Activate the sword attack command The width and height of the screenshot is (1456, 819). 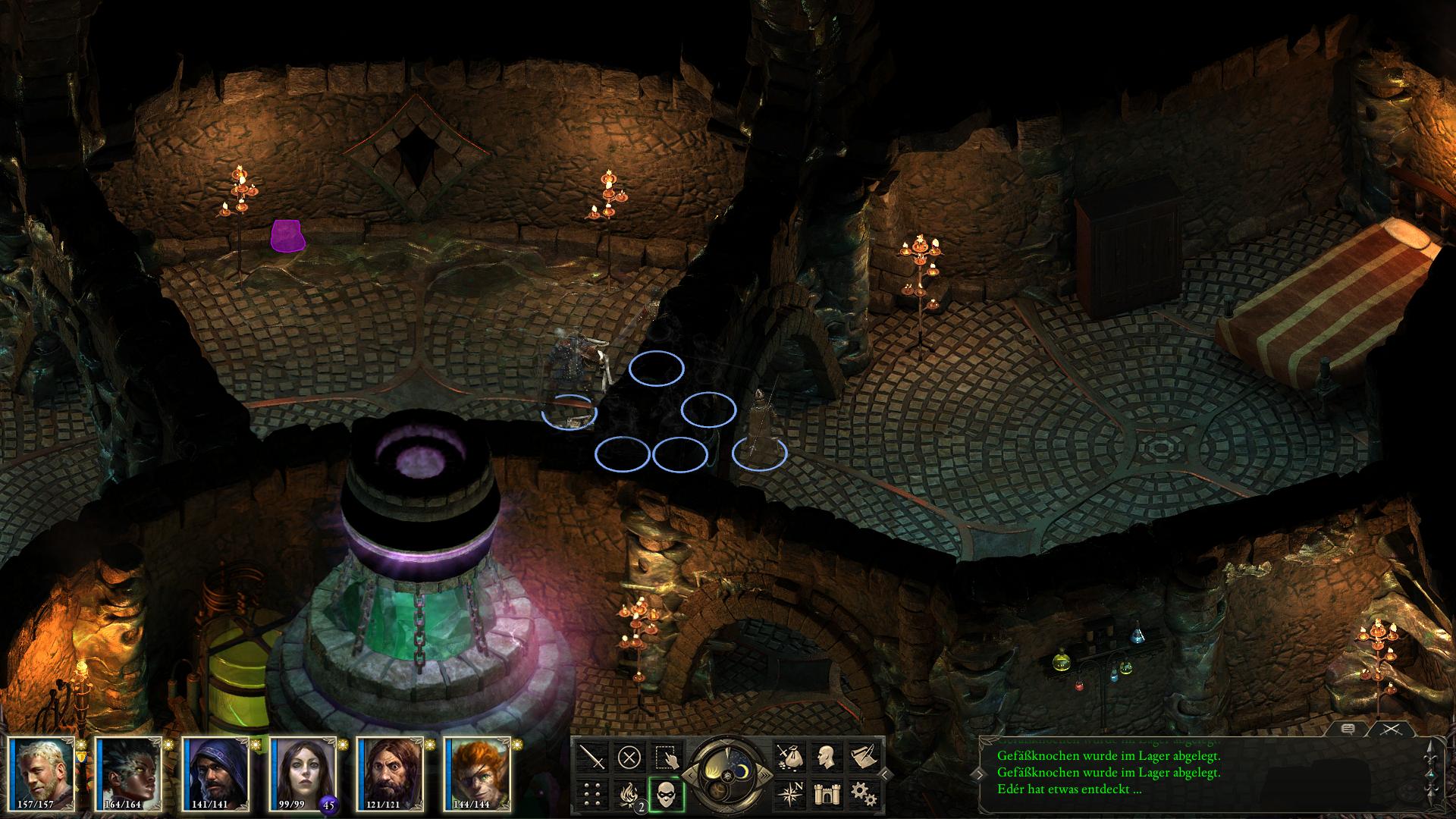click(592, 756)
